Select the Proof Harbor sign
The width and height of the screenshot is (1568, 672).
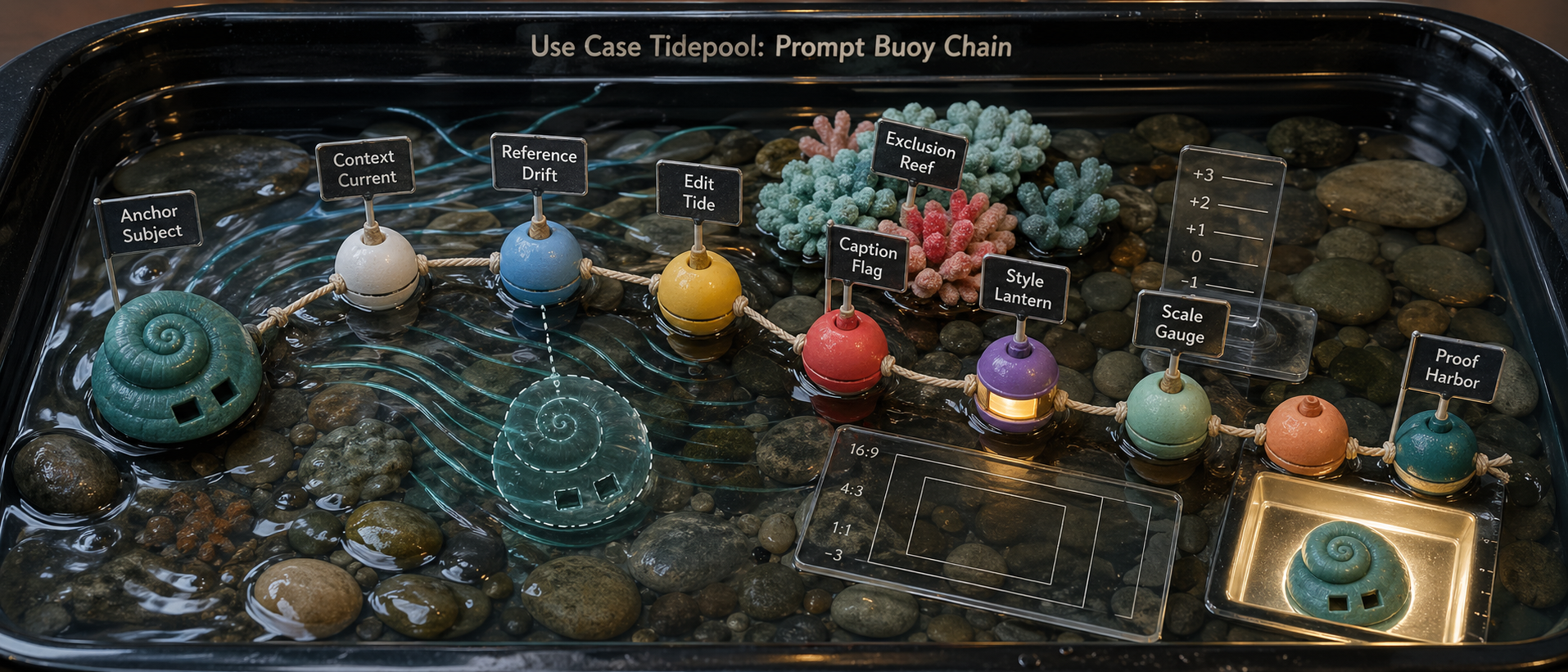click(x=1454, y=369)
